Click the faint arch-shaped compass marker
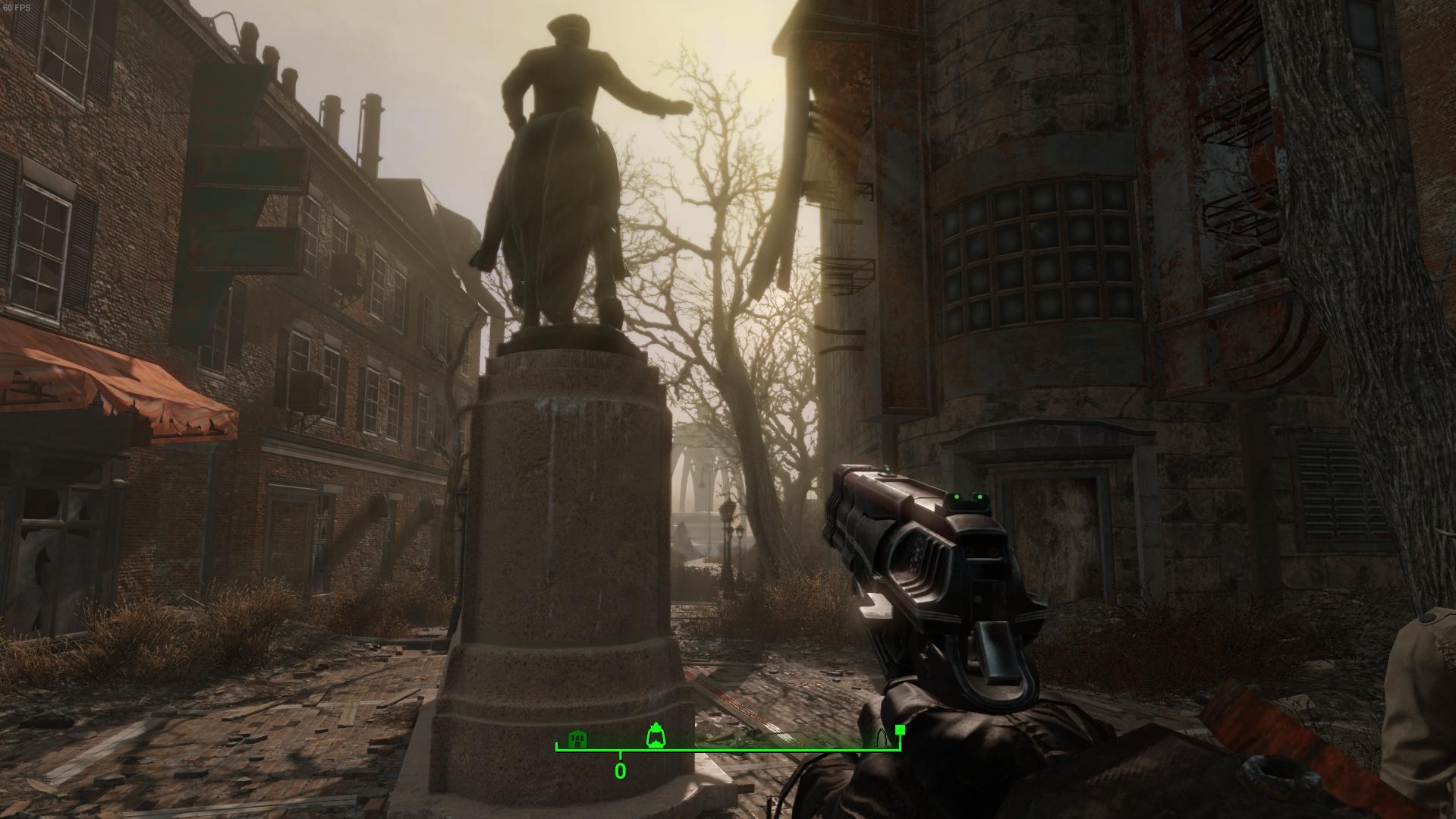Viewport: 1456px width, 819px height. [882, 738]
